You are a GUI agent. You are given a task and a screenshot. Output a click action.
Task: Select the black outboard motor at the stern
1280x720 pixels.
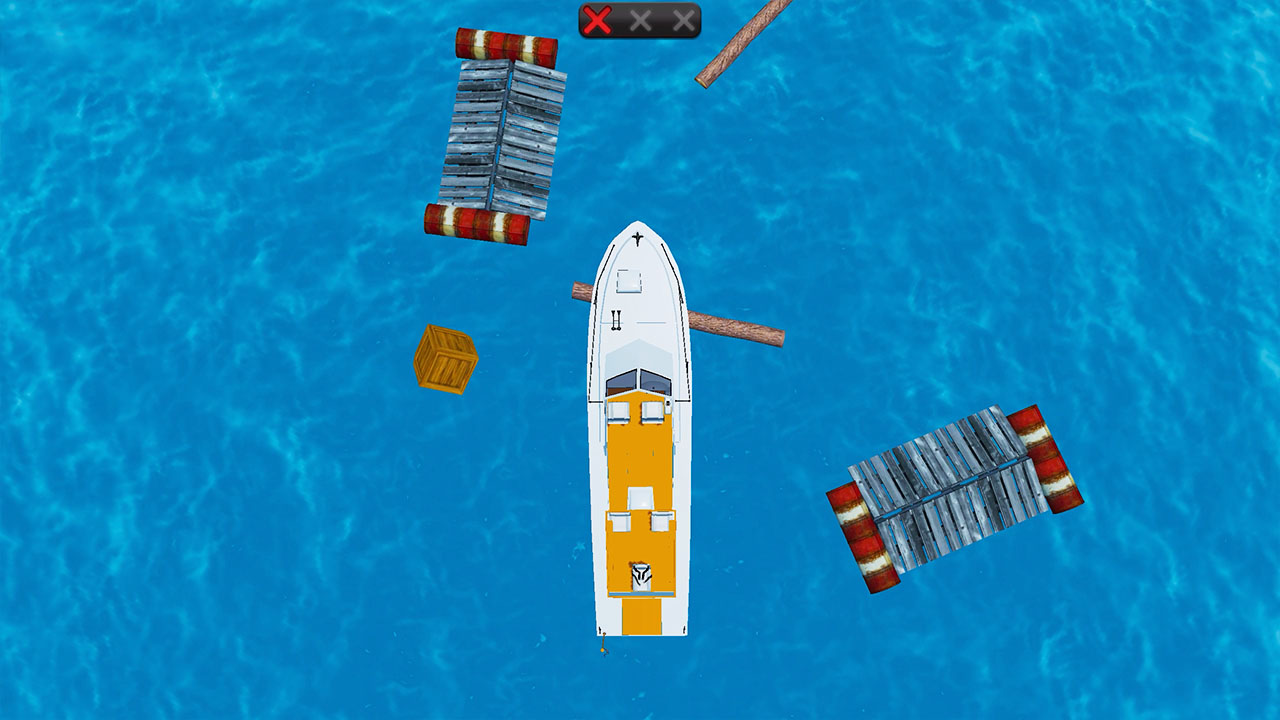(x=640, y=578)
